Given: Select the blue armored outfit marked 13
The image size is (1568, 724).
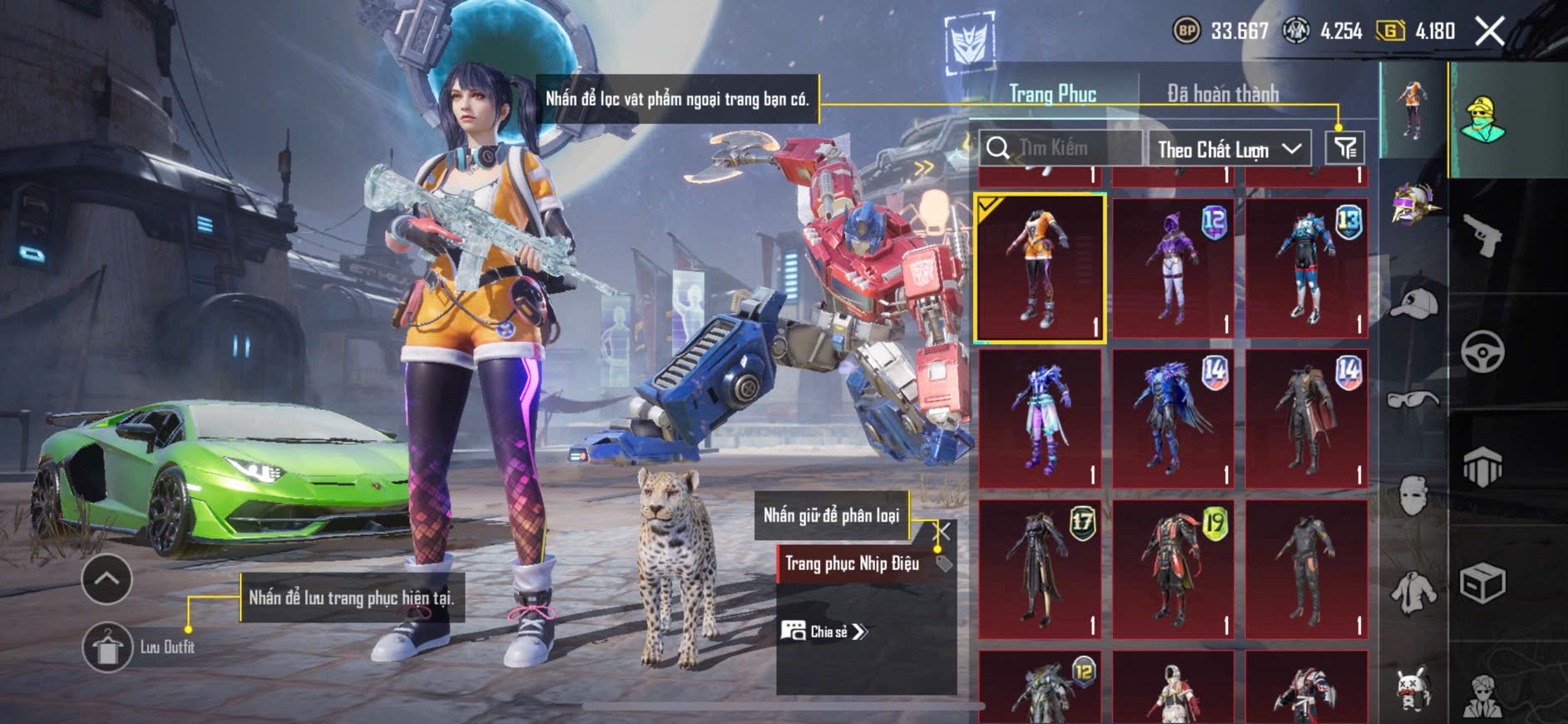Looking at the screenshot, I should click(x=1306, y=268).
